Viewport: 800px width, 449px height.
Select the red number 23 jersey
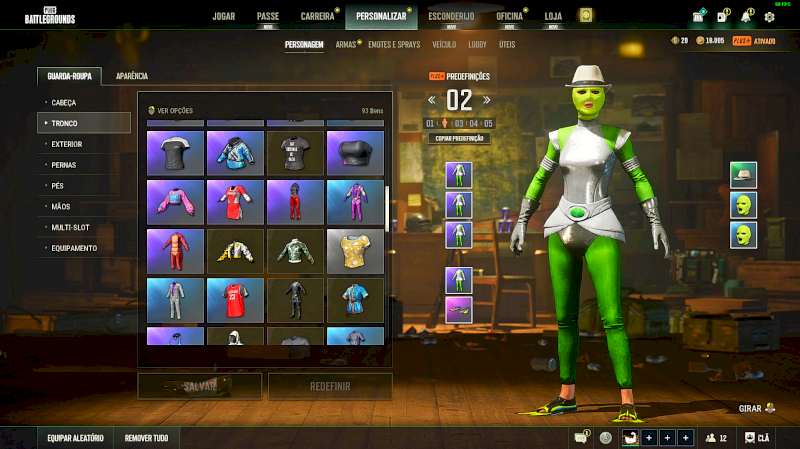235,296
